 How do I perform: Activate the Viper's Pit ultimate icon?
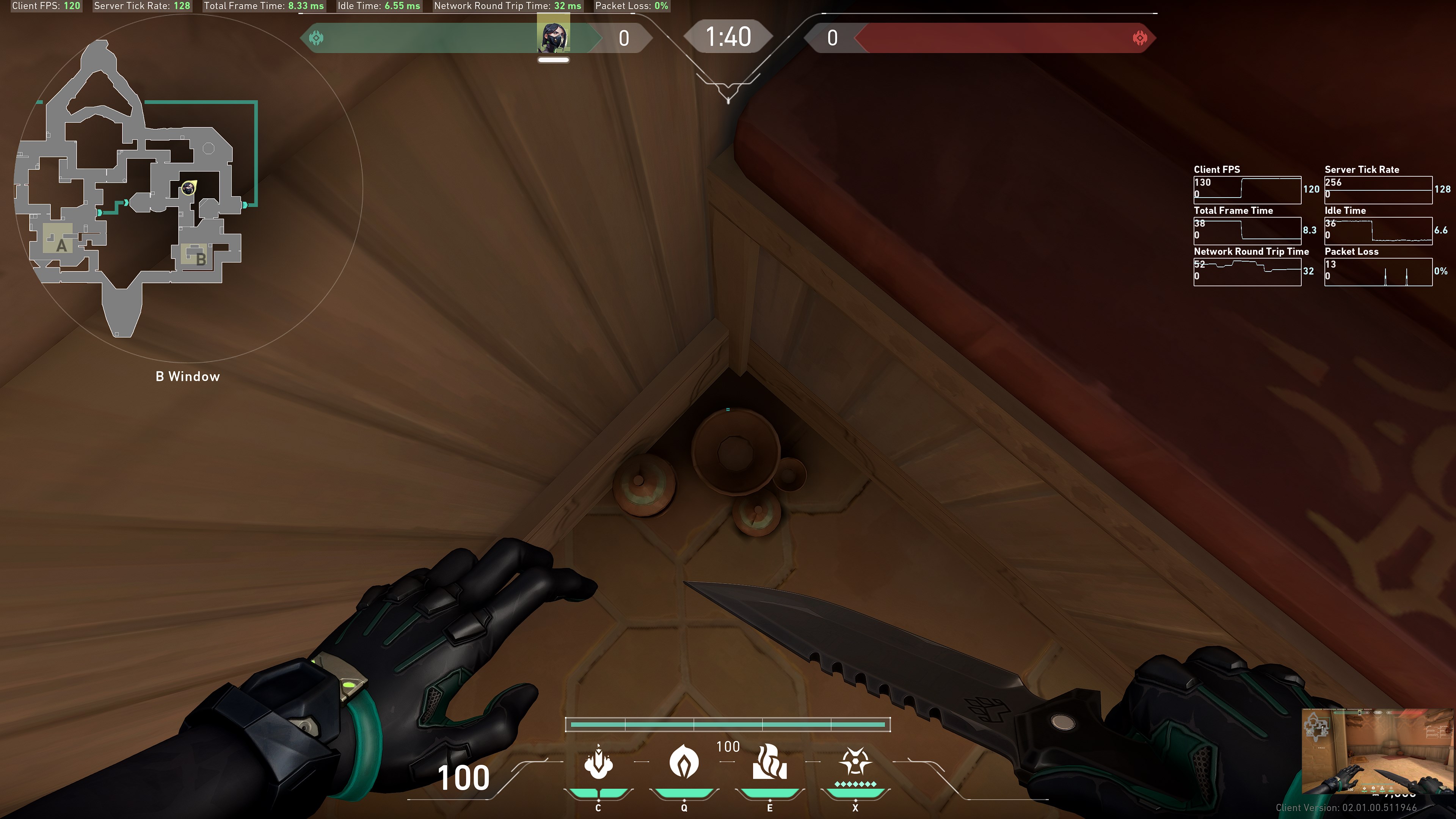click(x=855, y=763)
